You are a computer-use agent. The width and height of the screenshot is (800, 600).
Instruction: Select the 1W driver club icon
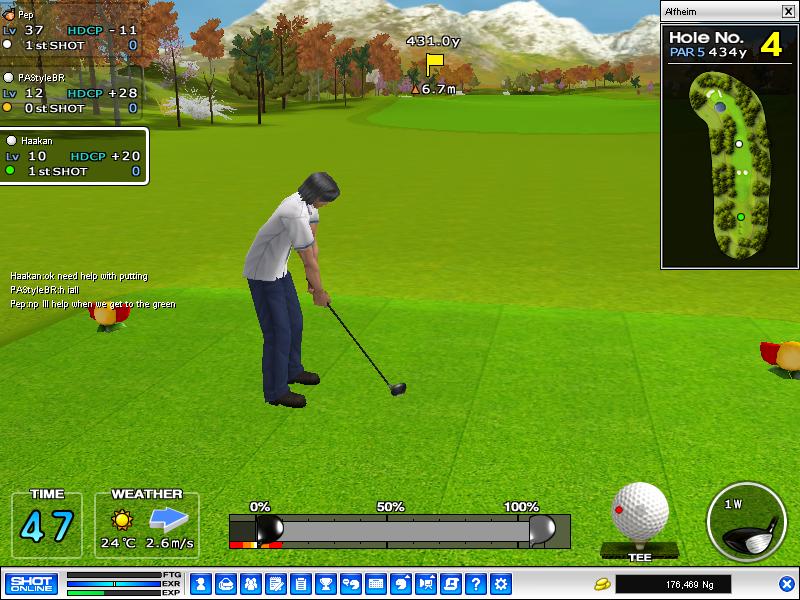click(745, 524)
